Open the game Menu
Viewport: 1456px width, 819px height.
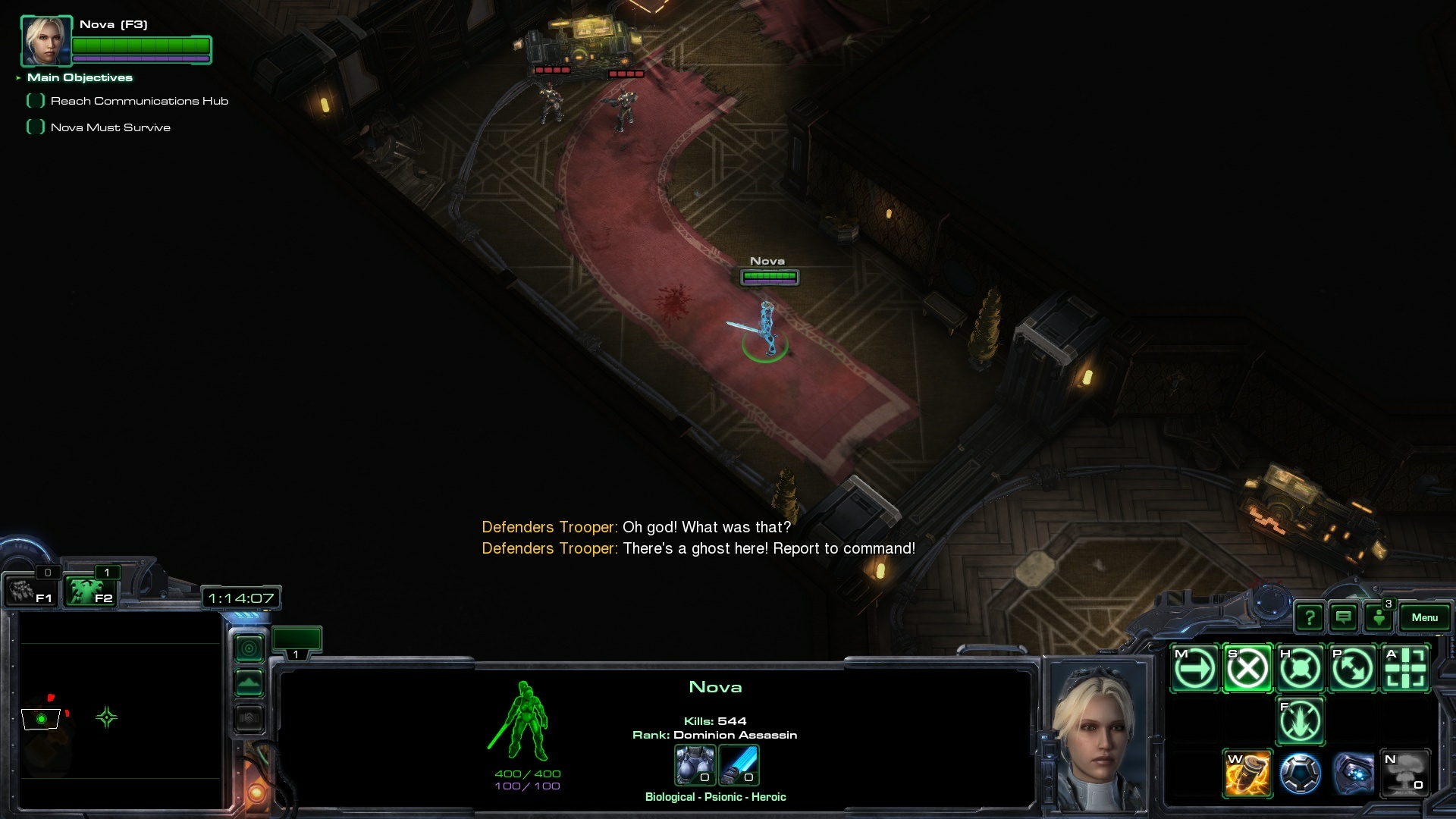pyautogui.click(x=1424, y=617)
